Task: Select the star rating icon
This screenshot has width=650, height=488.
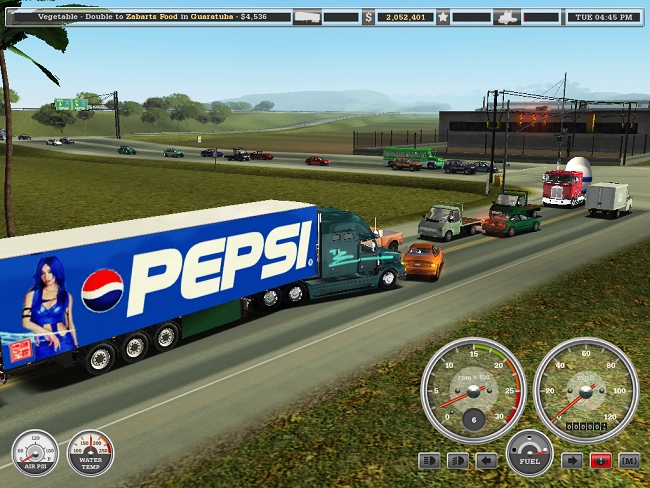Action: [x=442, y=17]
